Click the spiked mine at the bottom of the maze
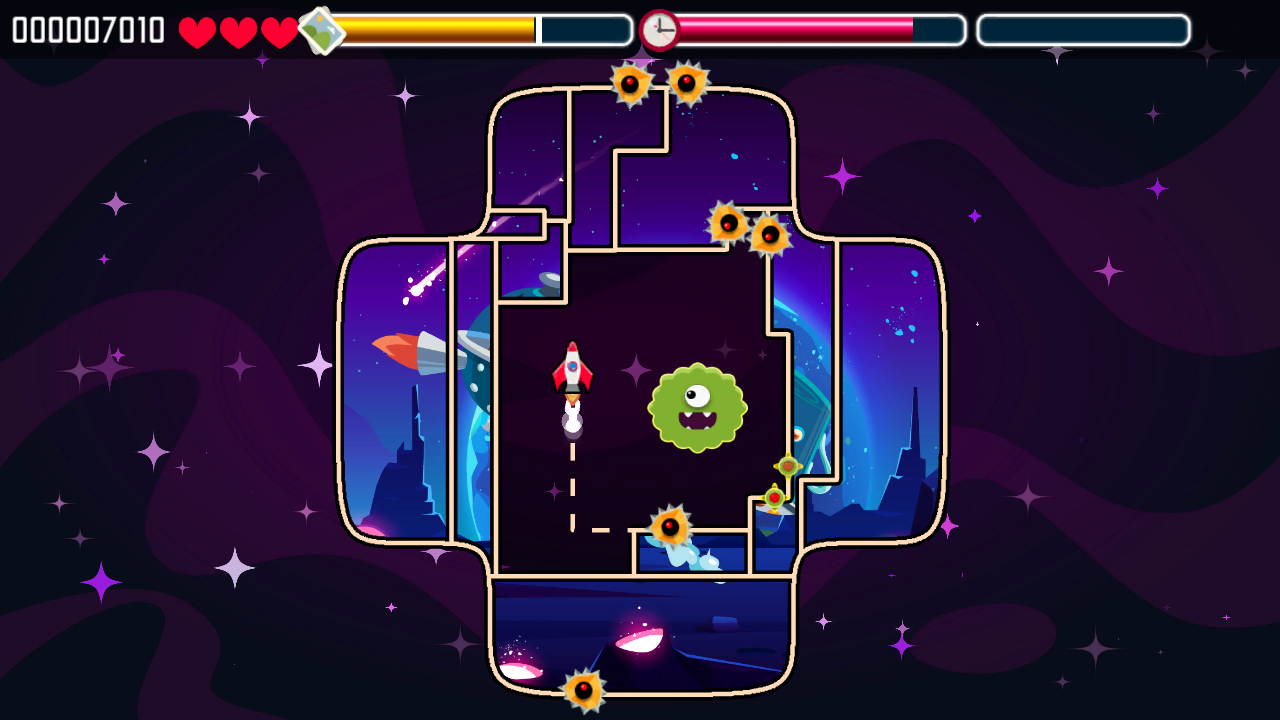This screenshot has height=720, width=1280. click(x=583, y=690)
